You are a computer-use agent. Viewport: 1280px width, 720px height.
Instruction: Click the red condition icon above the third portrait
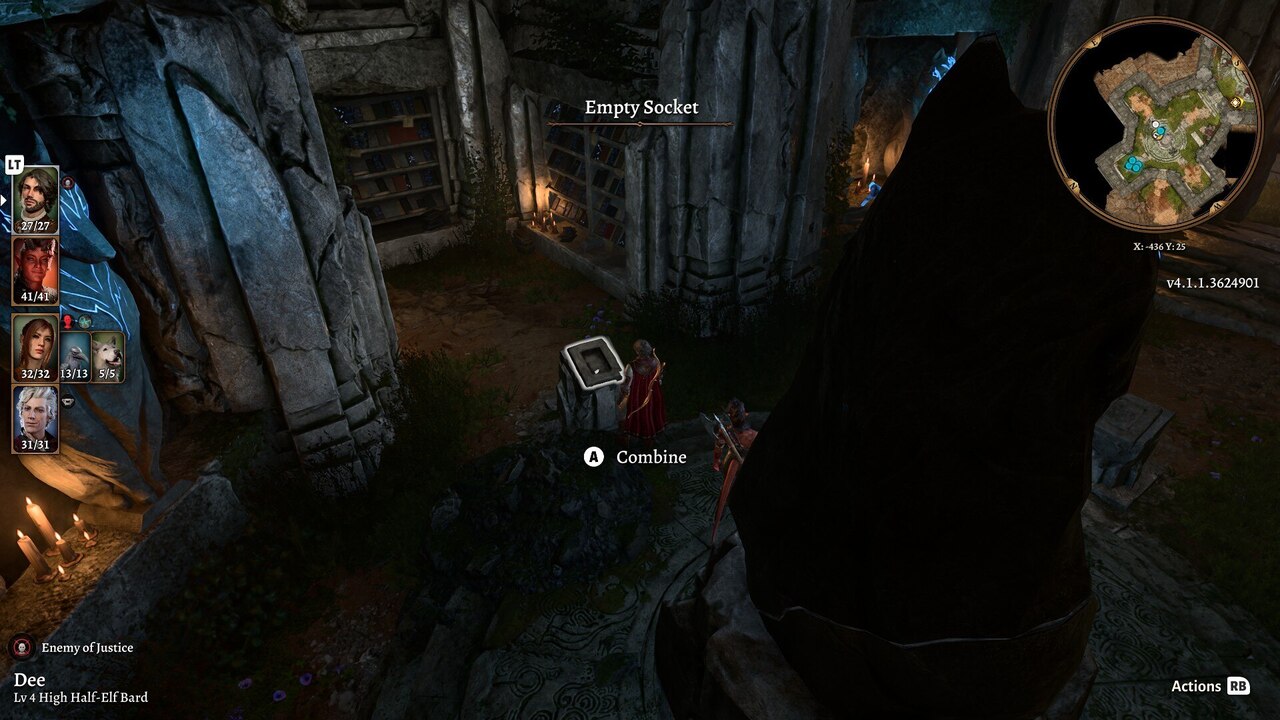(x=68, y=319)
